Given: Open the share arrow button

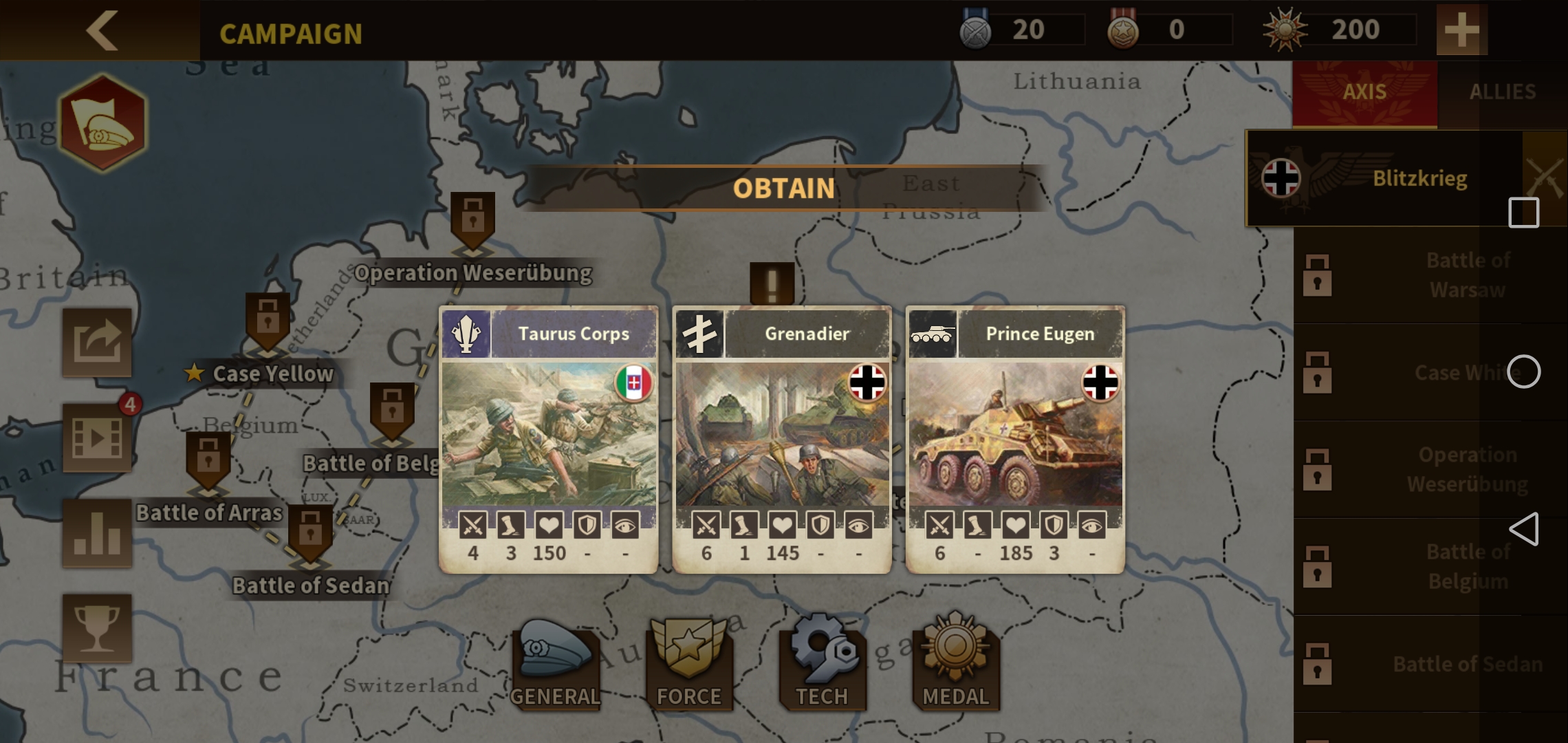Looking at the screenshot, I should 97,342.
